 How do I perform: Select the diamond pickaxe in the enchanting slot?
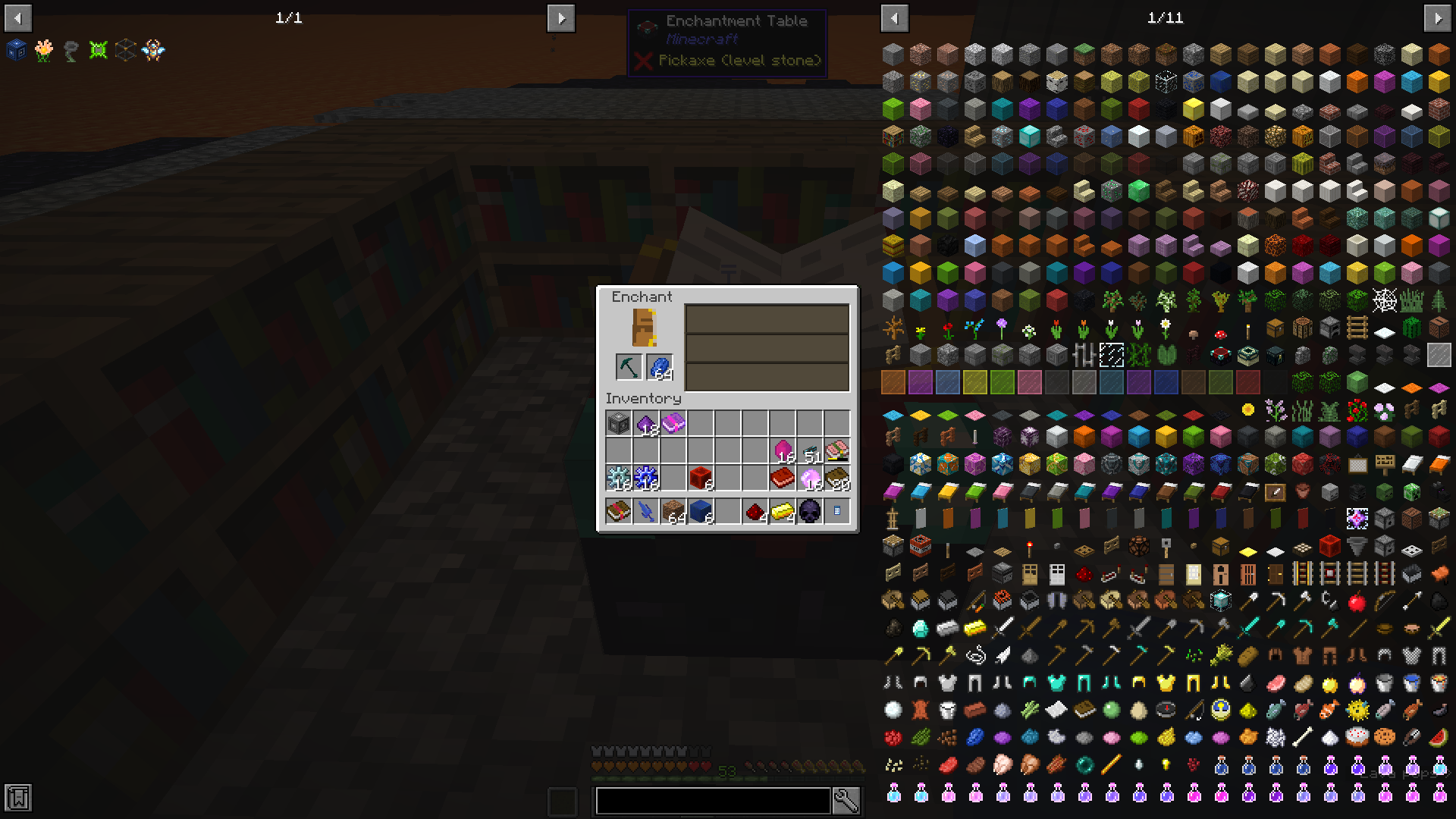tap(627, 367)
